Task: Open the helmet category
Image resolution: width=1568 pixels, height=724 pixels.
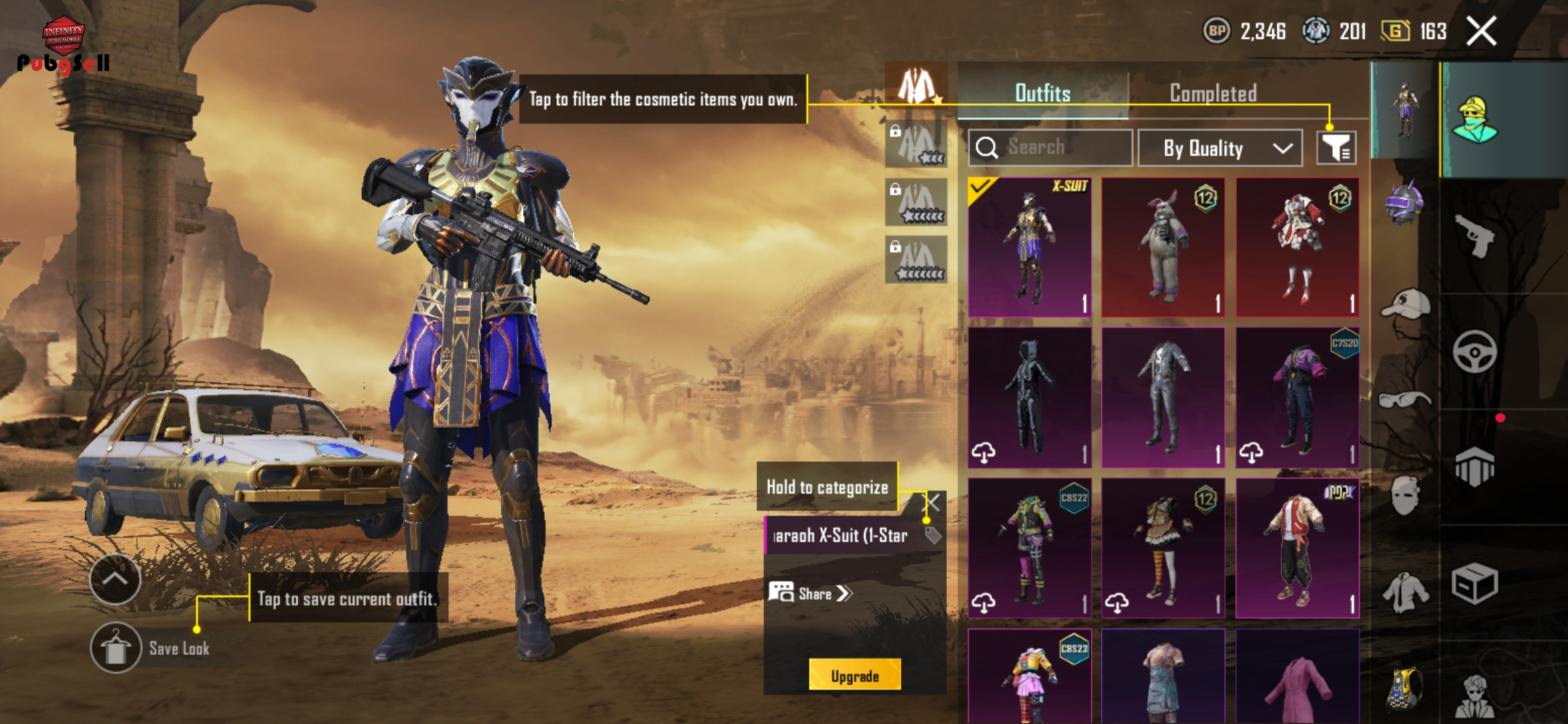Action: pos(1404,202)
